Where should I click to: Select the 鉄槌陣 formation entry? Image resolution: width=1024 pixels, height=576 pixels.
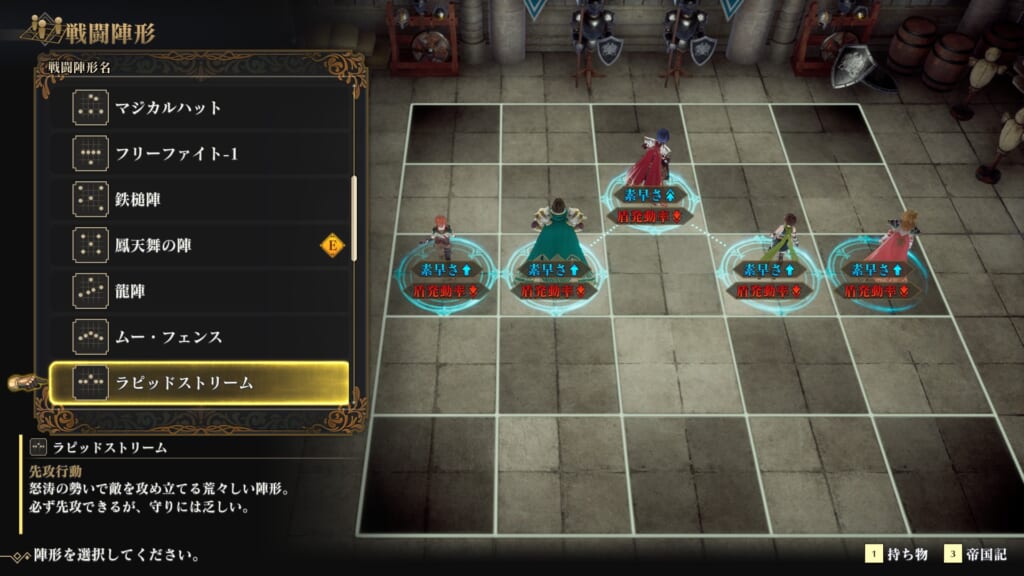pyautogui.click(x=200, y=199)
